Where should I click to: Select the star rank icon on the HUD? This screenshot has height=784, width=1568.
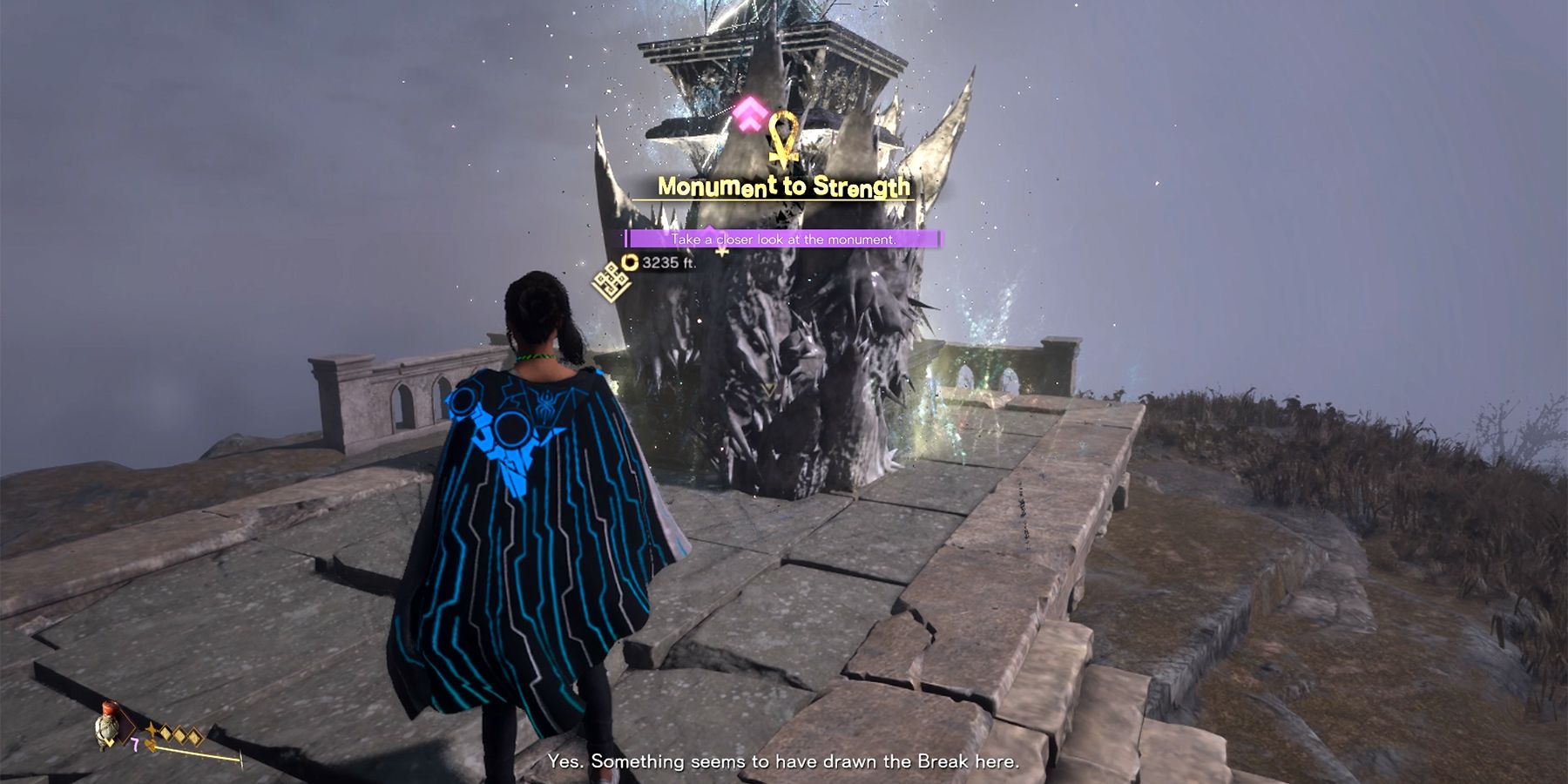click(x=151, y=729)
